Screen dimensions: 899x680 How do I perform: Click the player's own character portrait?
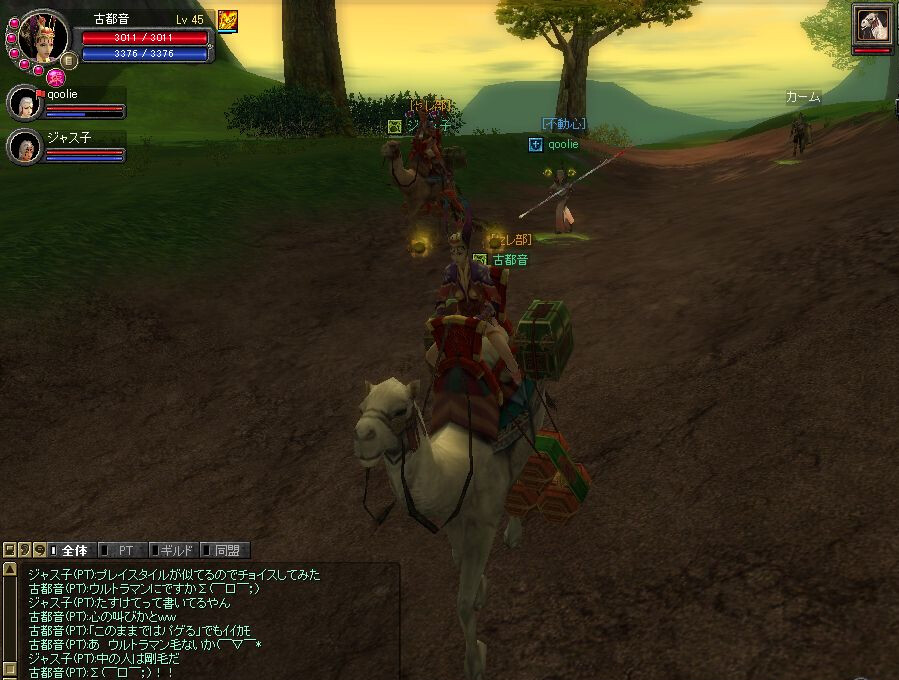pos(43,37)
